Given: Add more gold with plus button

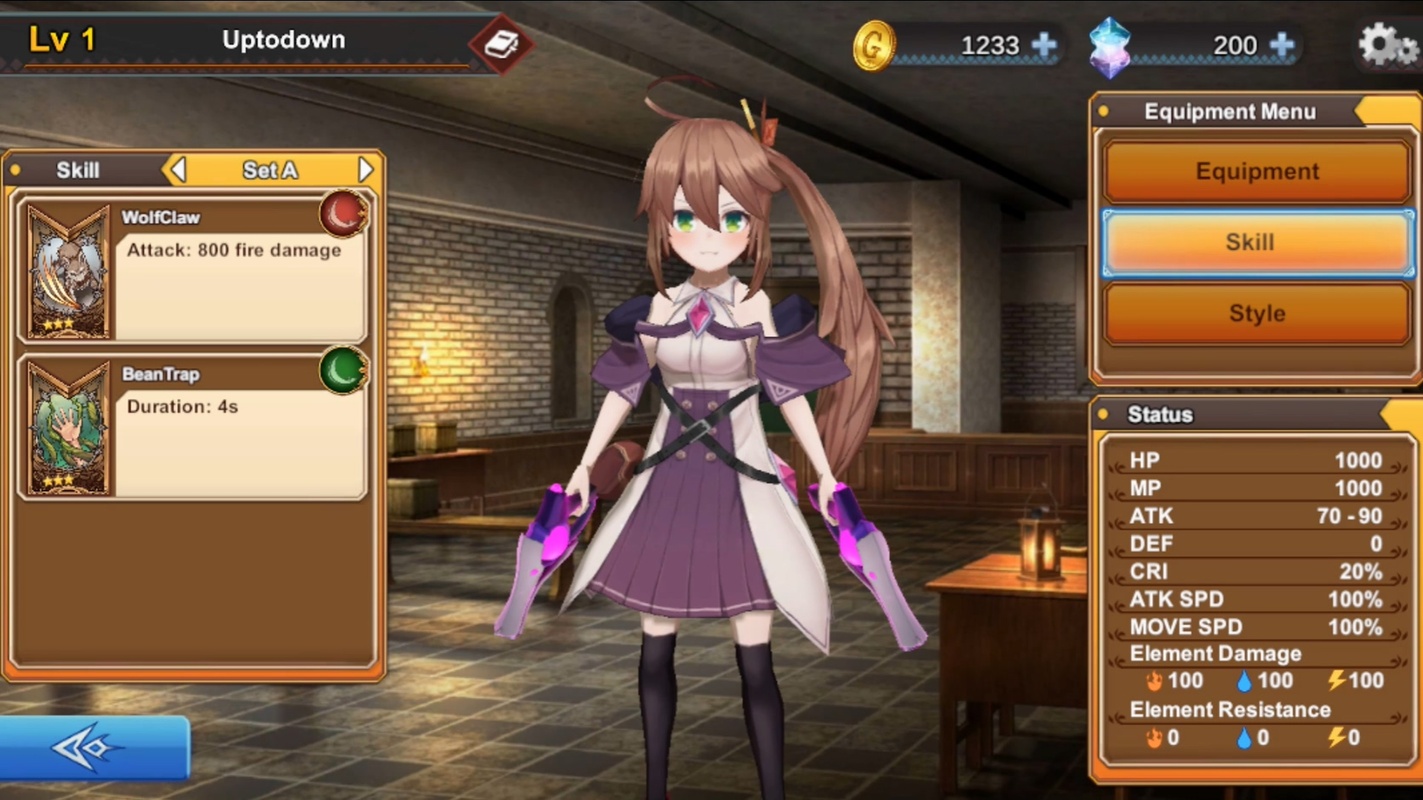Looking at the screenshot, I should 1043,45.
